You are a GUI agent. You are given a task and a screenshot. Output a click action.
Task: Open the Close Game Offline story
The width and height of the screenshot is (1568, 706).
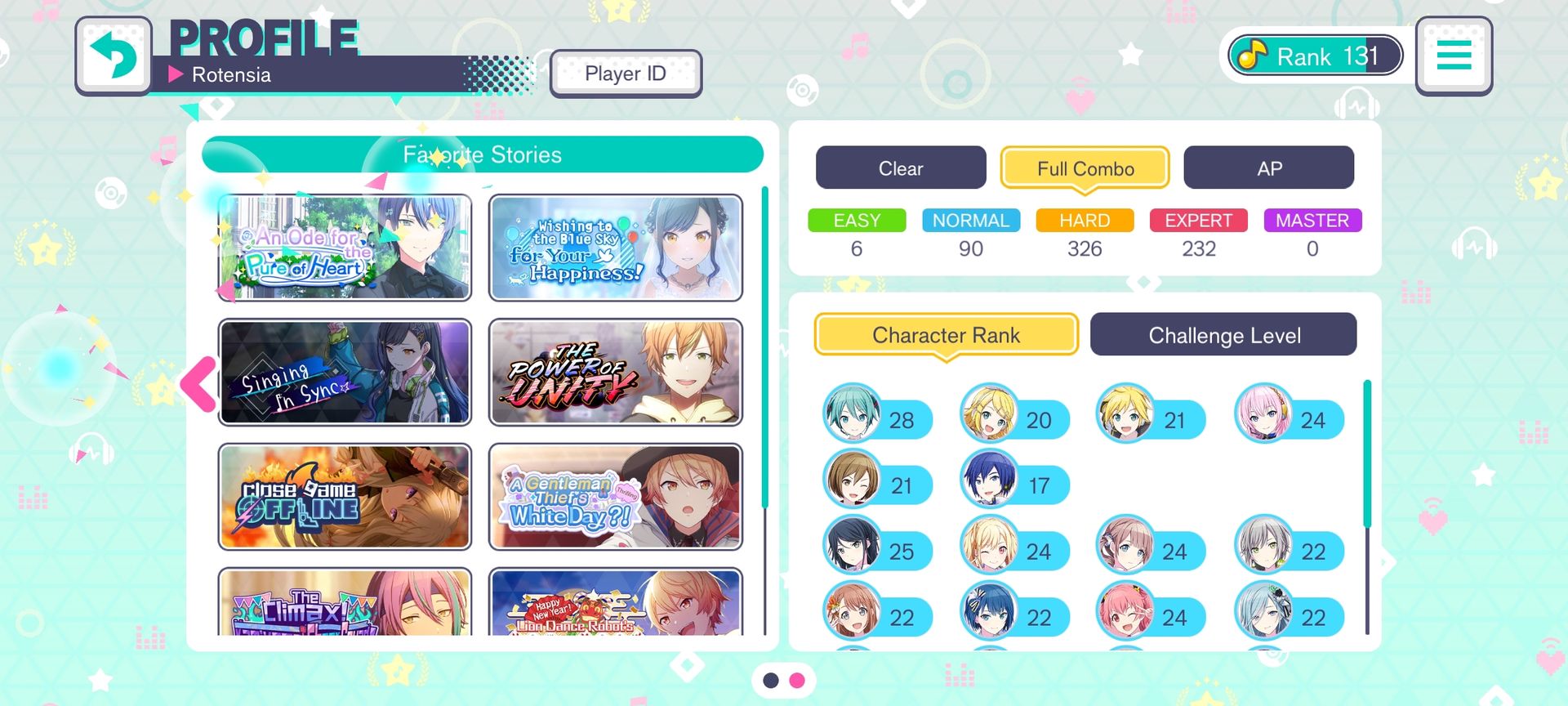point(345,497)
